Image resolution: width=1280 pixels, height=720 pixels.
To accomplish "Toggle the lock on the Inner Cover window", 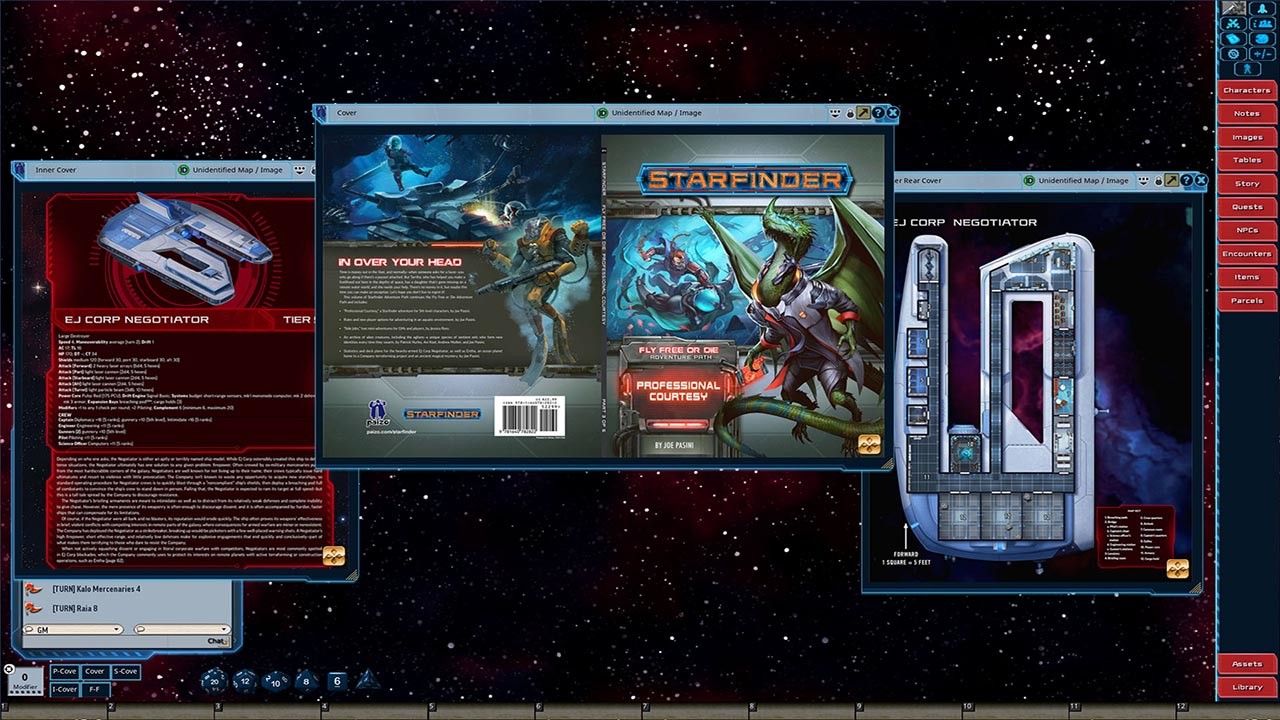I will pyautogui.click(x=313, y=171).
